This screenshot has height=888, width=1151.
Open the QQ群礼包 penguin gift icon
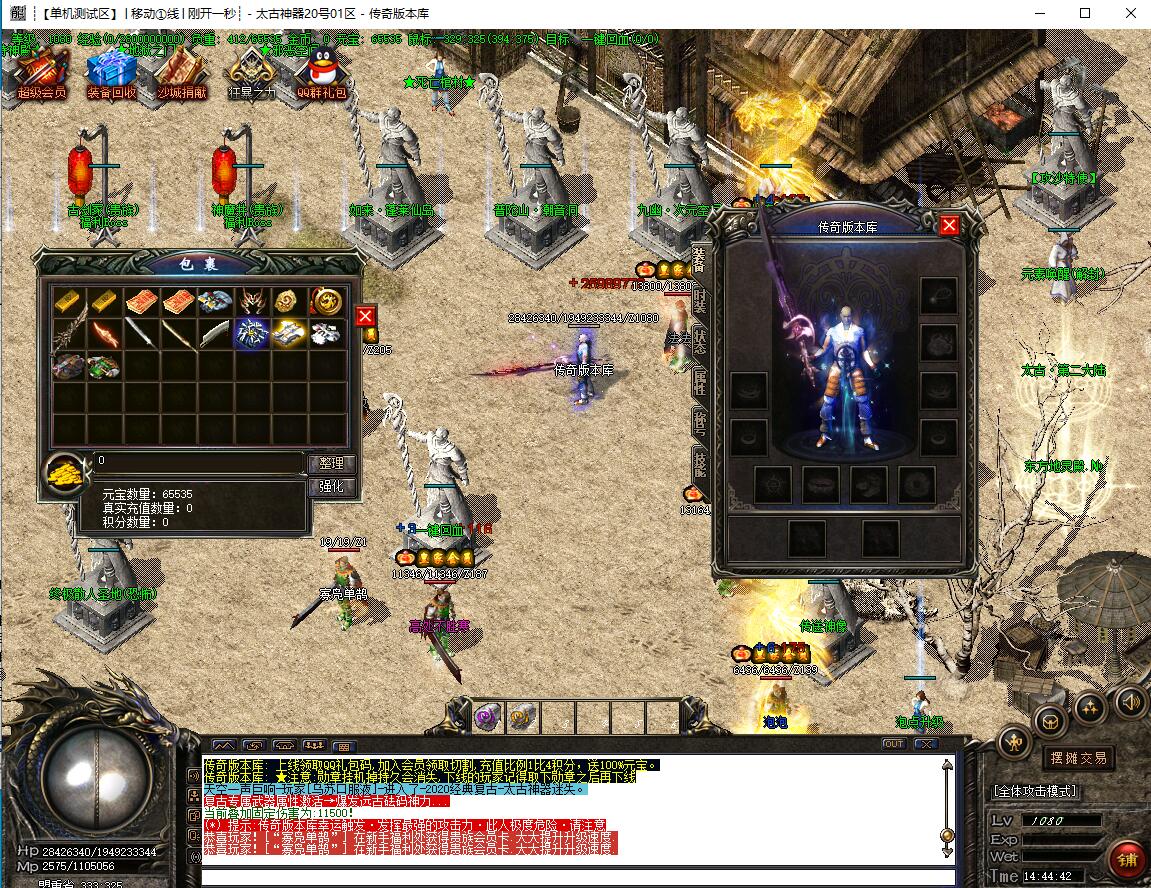[x=322, y=73]
